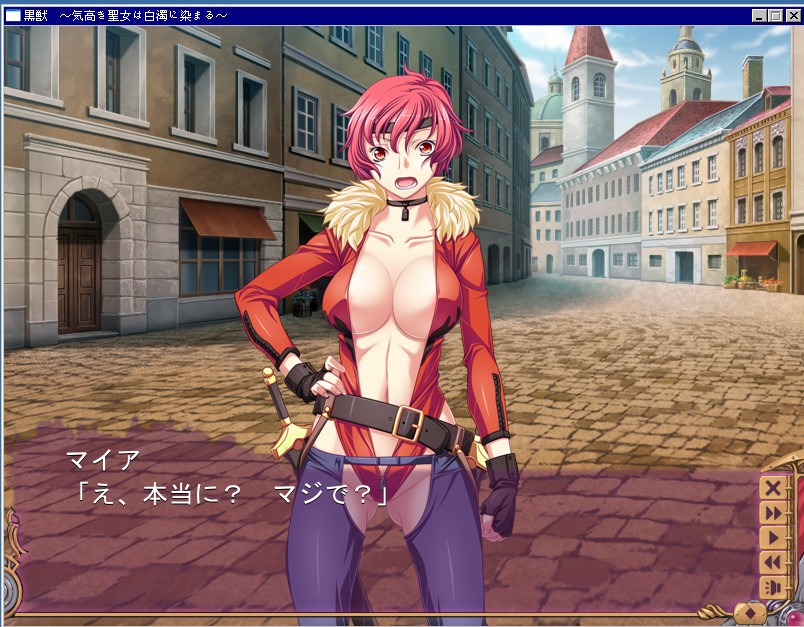Click the diamond ornament below the button column
804x627 pixels.
pos(751,611)
